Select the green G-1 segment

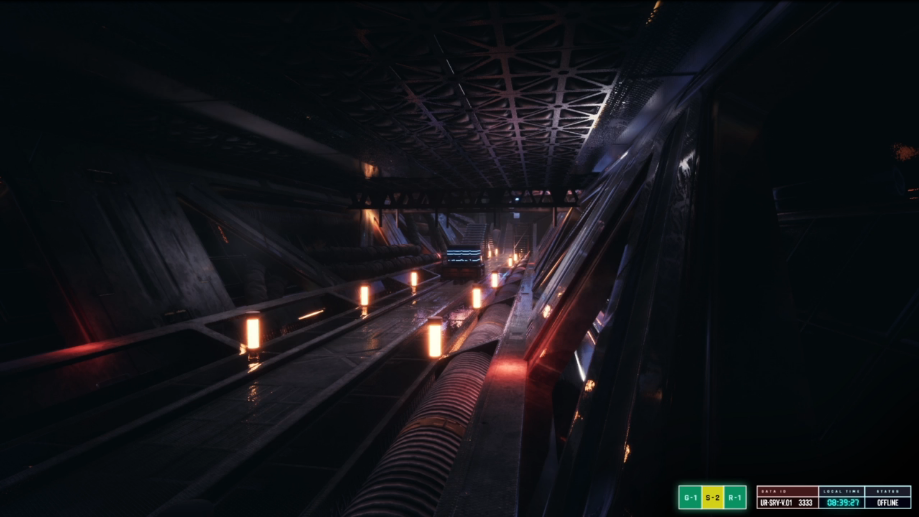click(689, 497)
